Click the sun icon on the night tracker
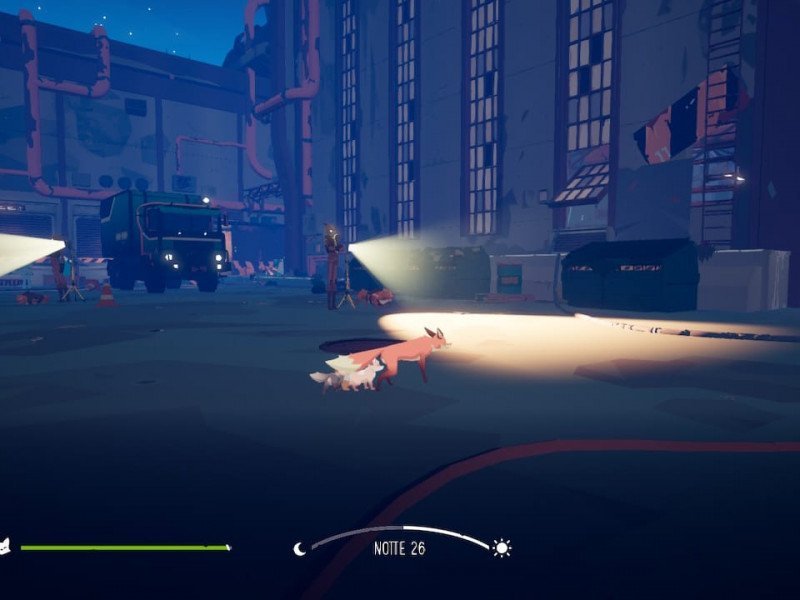800x600 pixels. (501, 548)
